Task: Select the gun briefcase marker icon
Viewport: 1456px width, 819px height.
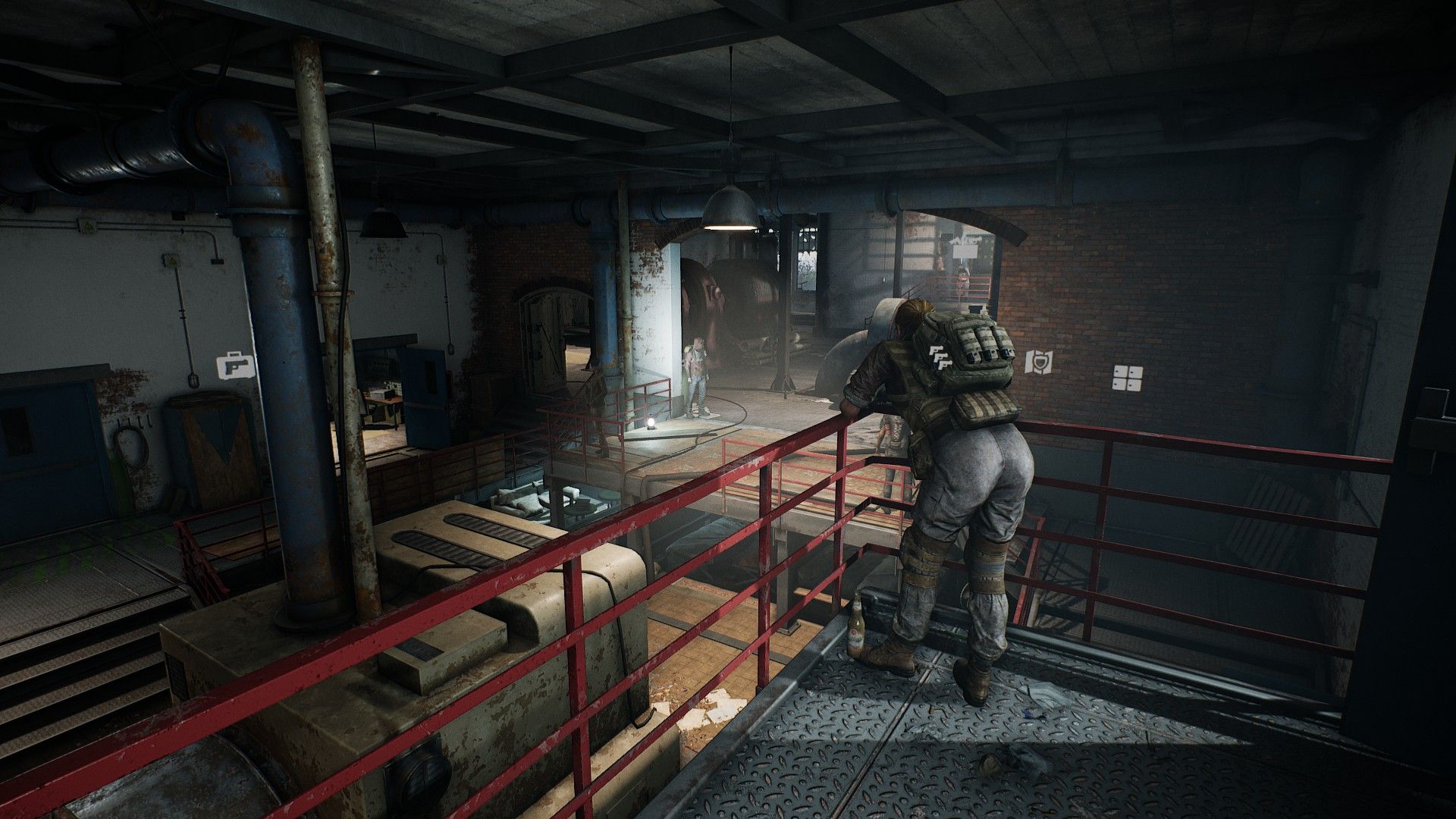Action: (x=237, y=367)
